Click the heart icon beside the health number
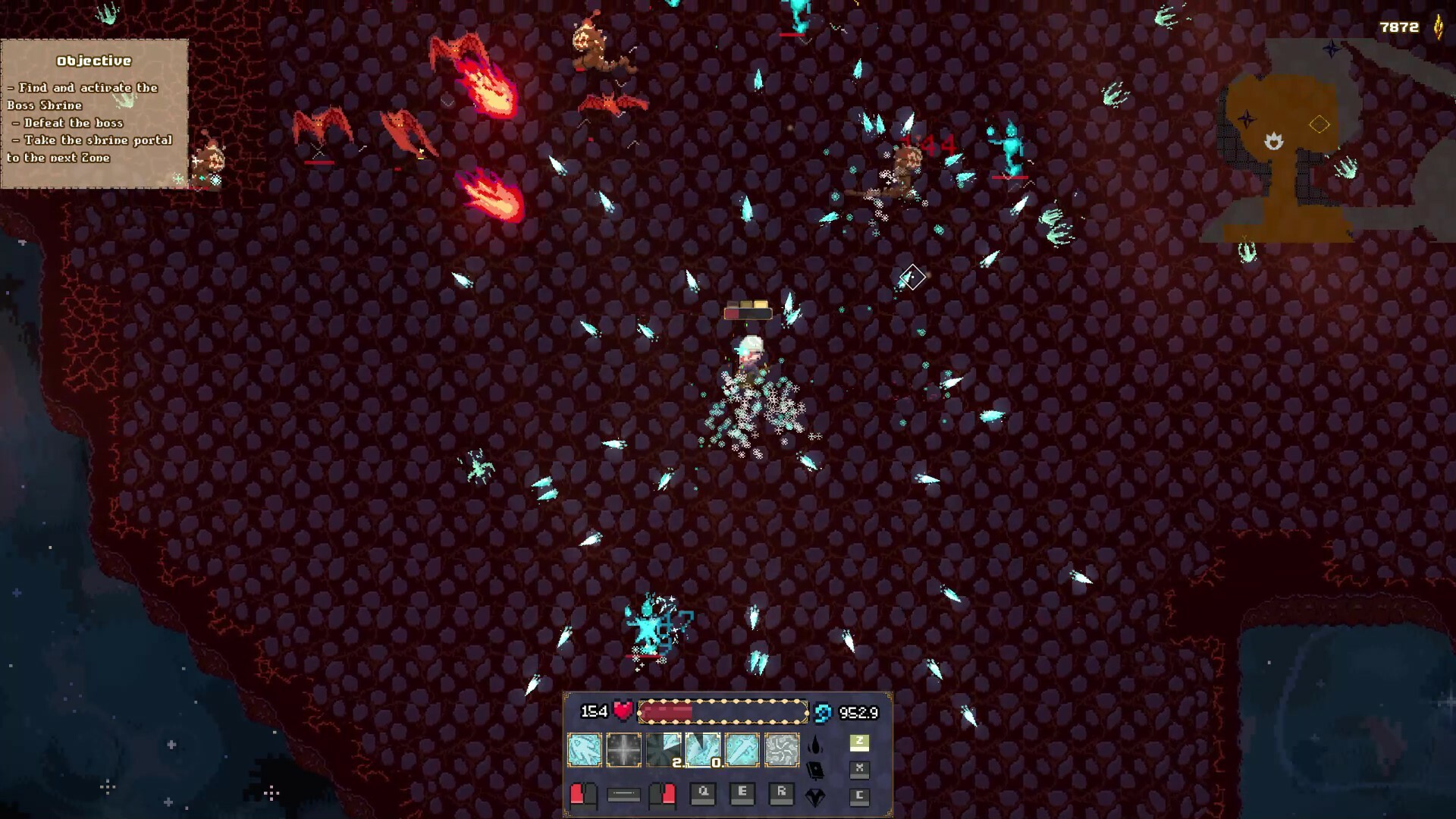 click(x=622, y=712)
